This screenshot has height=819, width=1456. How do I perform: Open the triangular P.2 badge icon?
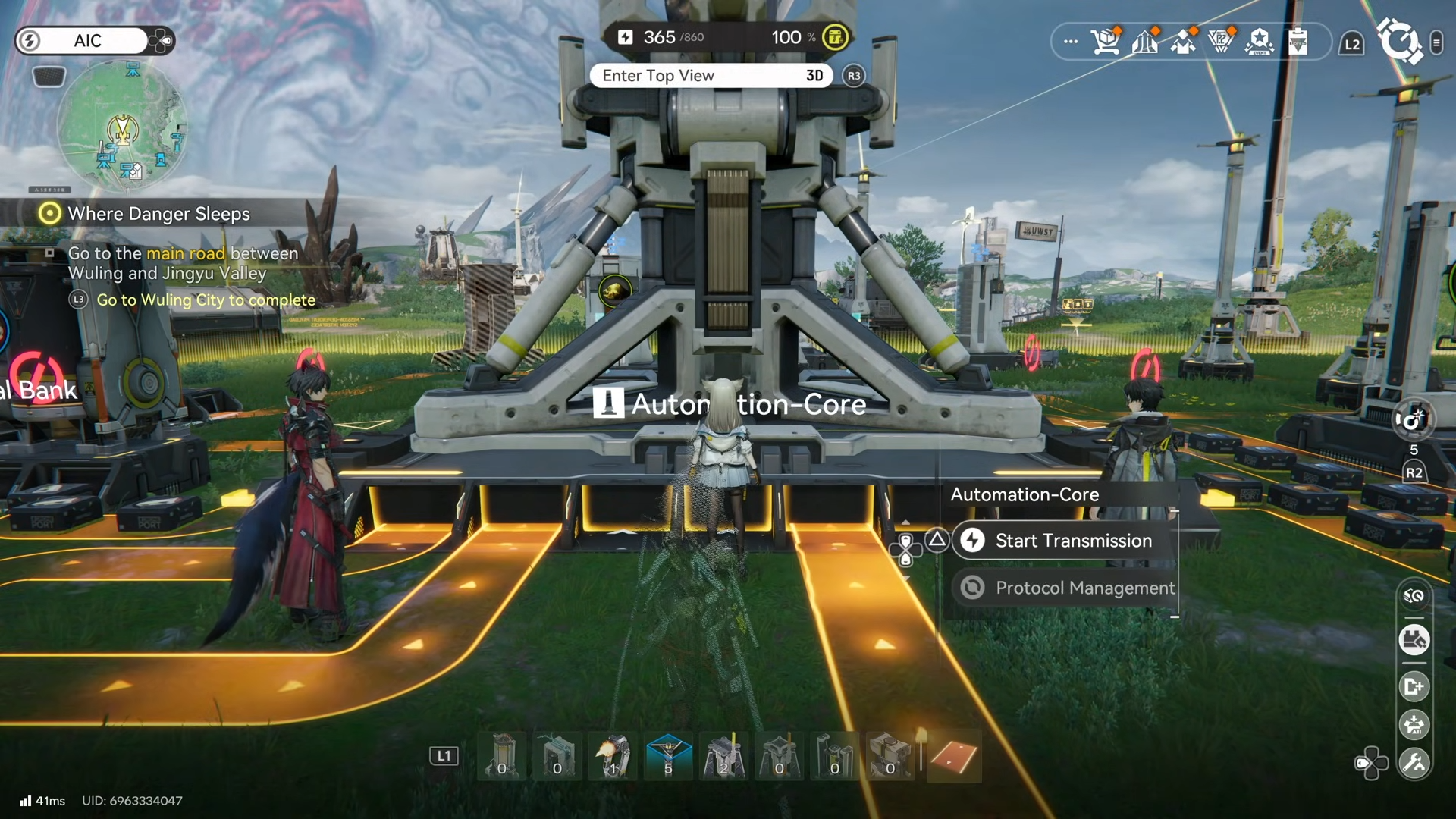(x=1221, y=42)
